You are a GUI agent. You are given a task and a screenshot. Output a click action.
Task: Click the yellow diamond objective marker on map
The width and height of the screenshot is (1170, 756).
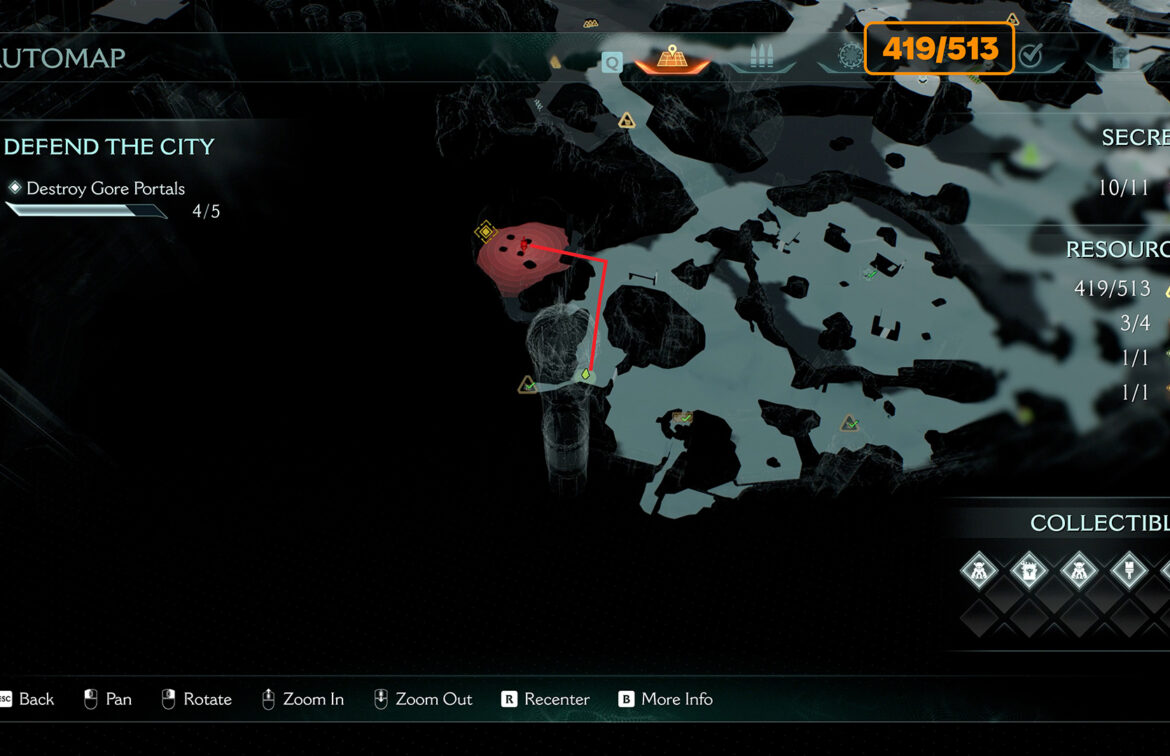tap(486, 232)
